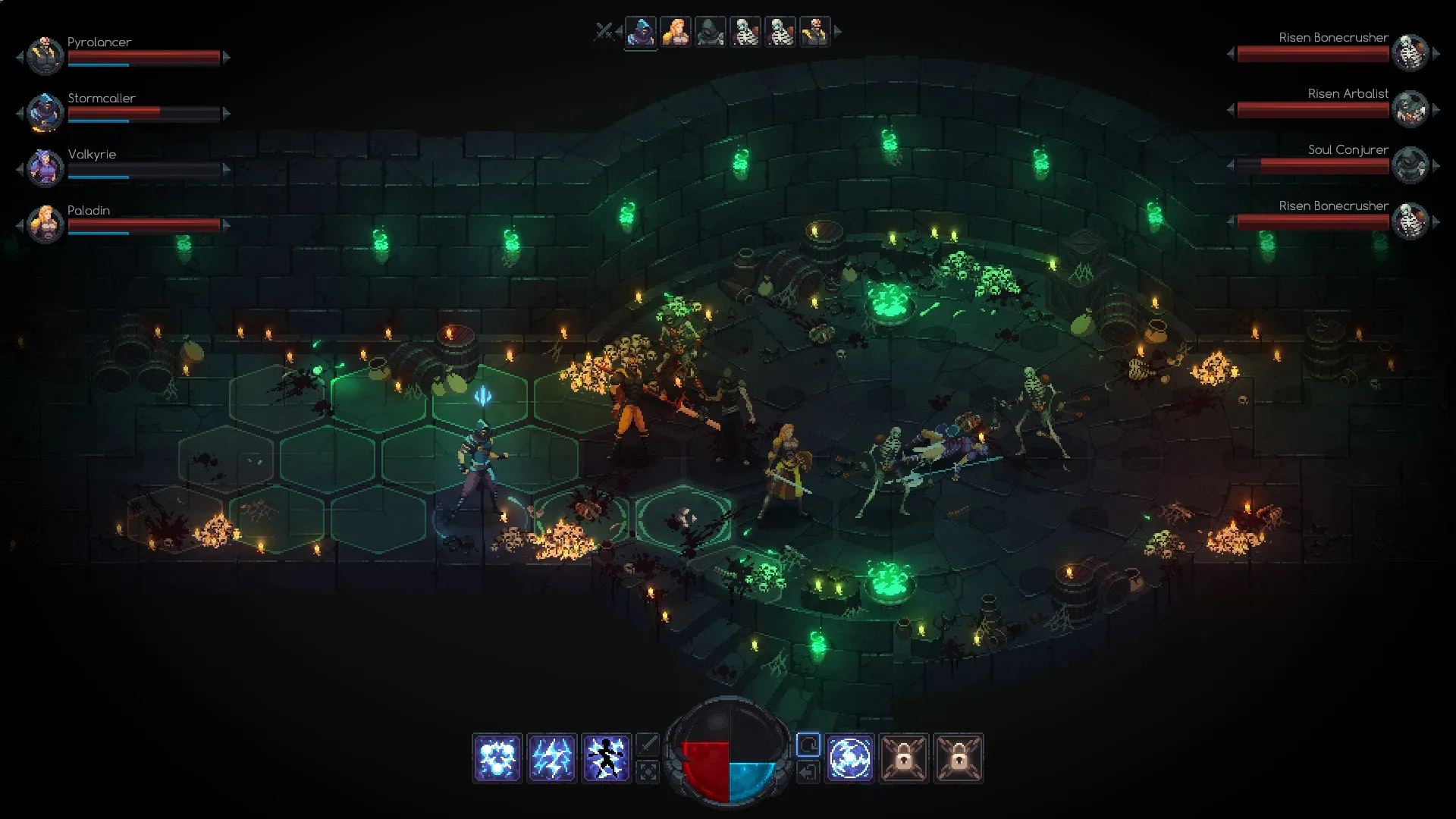
Task: Click the crossed swords turn-order icon
Action: [x=604, y=31]
